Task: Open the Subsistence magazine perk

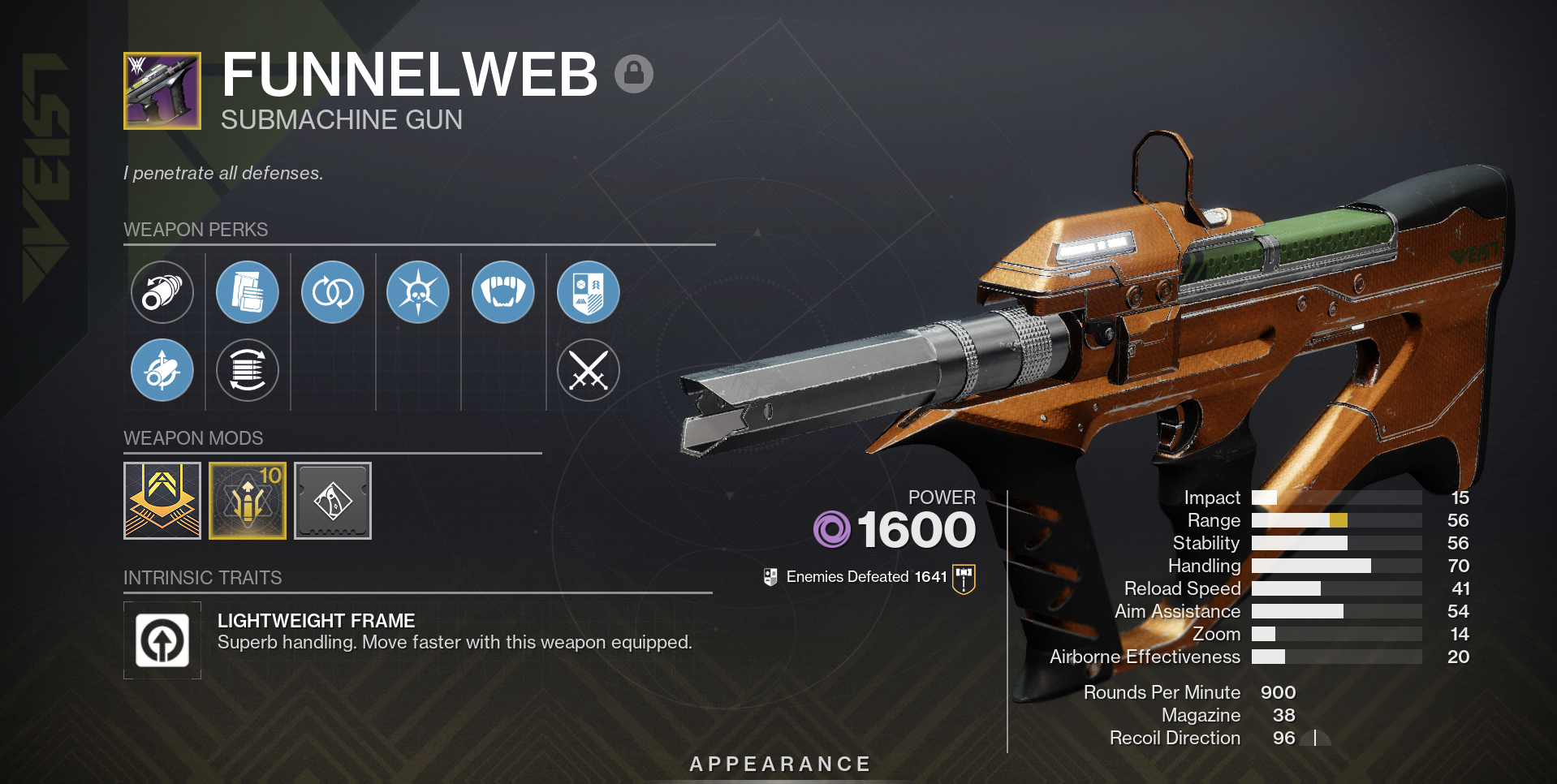Action: [x=248, y=370]
